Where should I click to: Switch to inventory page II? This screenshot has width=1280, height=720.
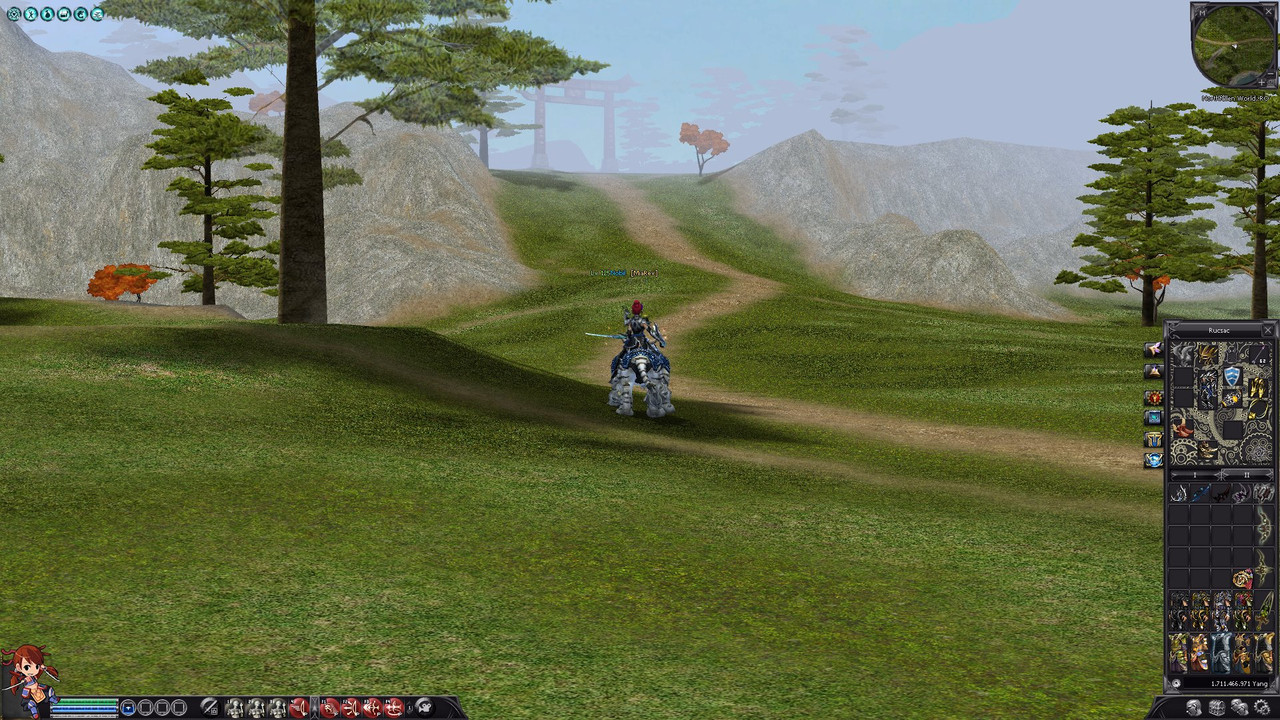coord(1246,475)
